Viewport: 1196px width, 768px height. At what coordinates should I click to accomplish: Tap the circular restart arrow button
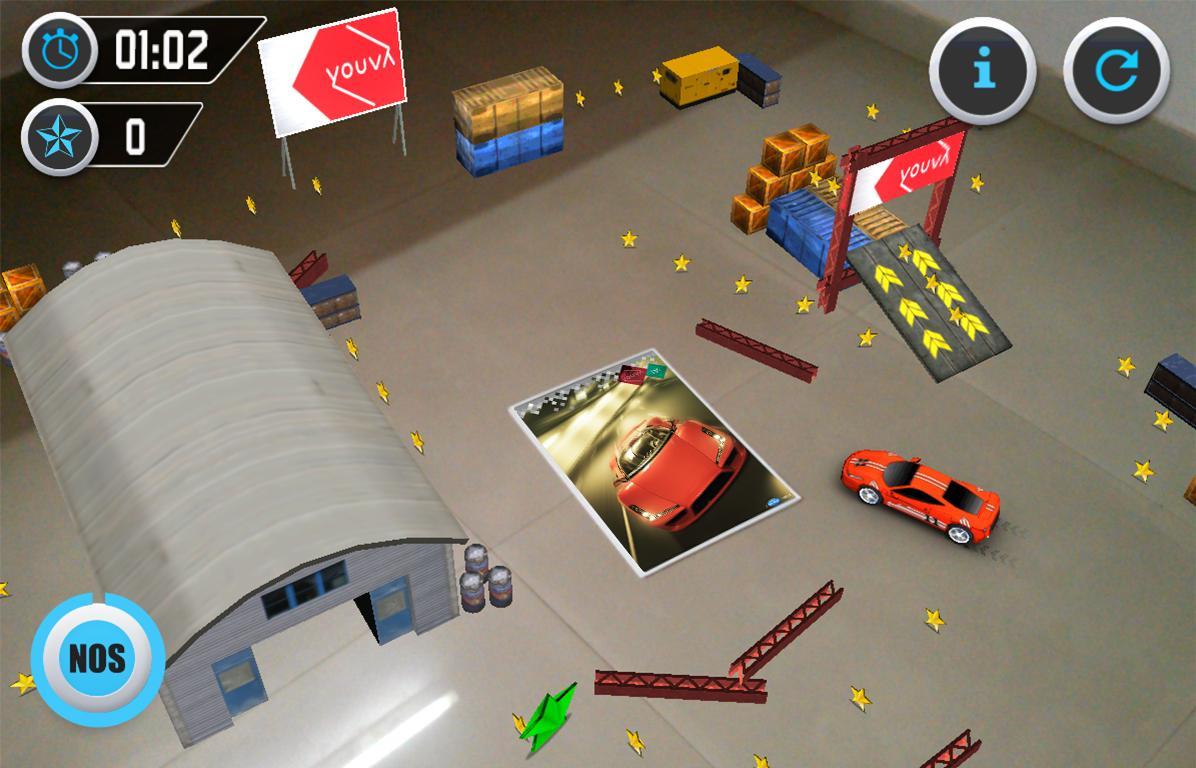point(1116,69)
